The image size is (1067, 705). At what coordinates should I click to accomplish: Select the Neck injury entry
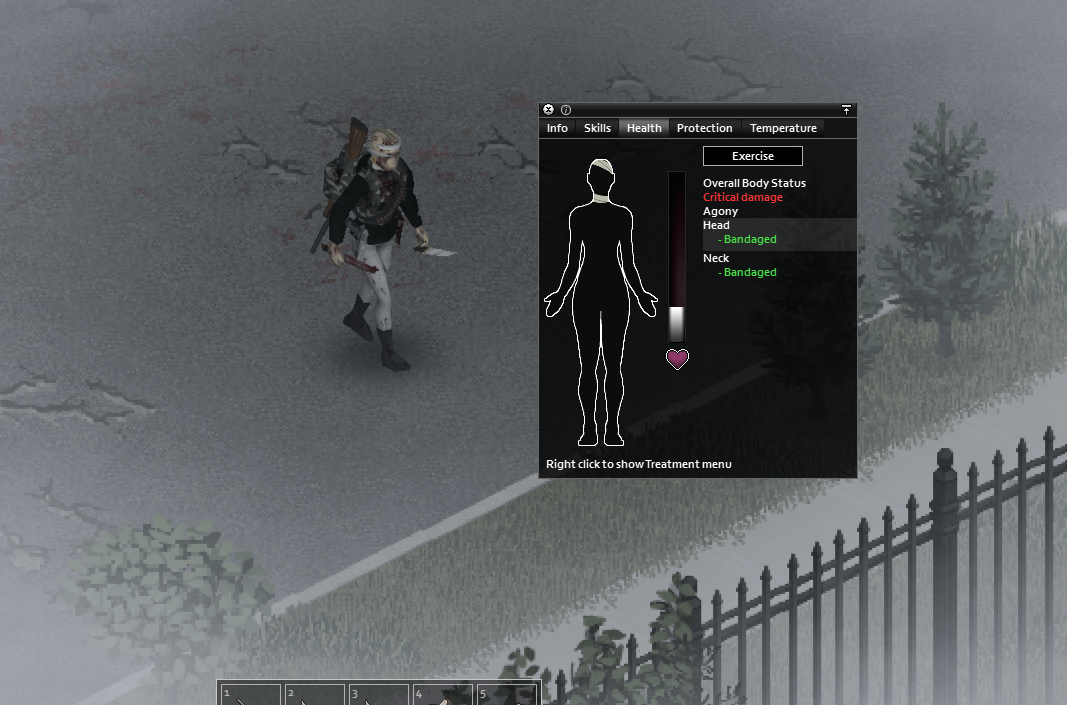pyautogui.click(x=716, y=258)
